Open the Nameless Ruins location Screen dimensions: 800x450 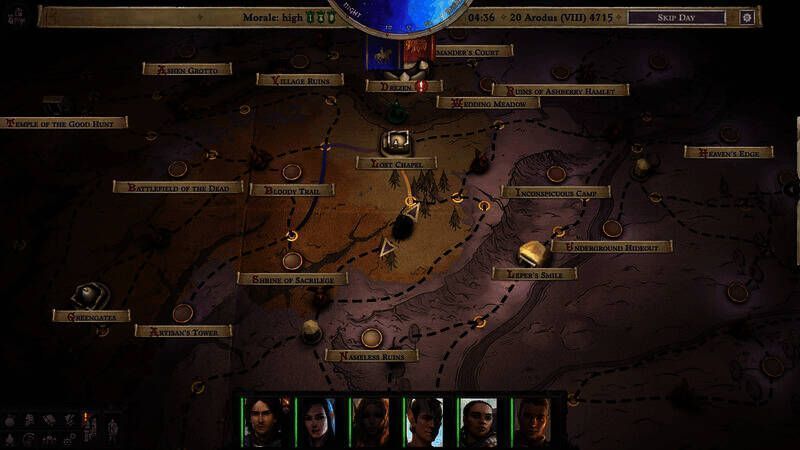(371, 355)
